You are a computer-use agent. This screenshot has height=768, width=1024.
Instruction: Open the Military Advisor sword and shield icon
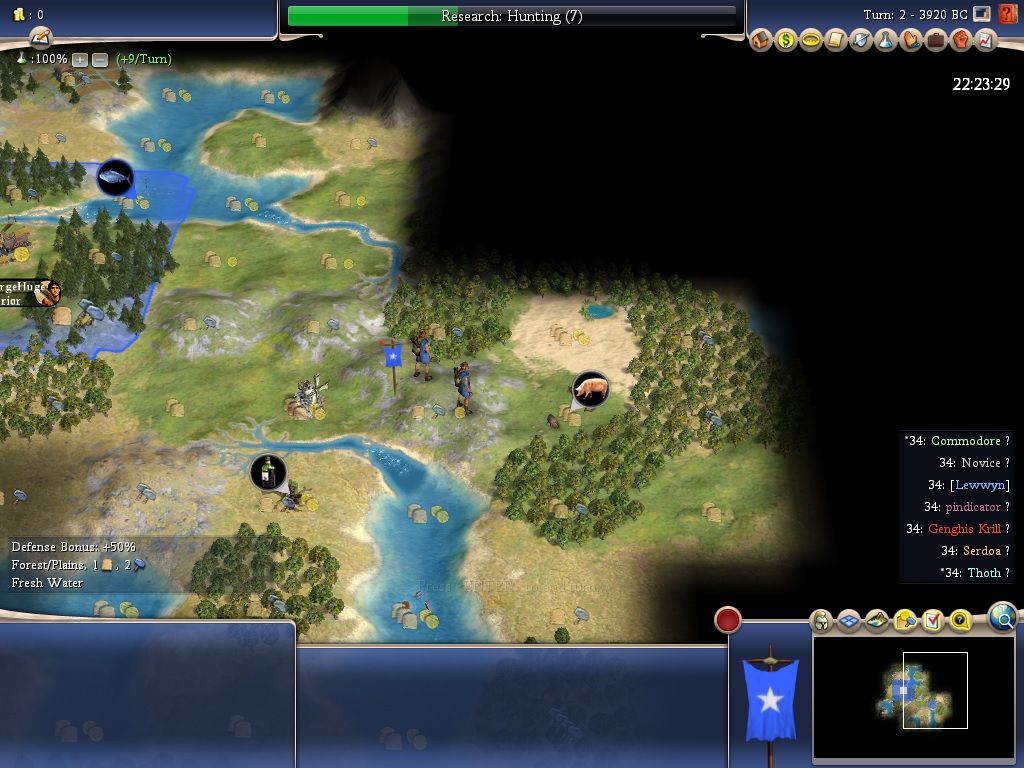861,41
